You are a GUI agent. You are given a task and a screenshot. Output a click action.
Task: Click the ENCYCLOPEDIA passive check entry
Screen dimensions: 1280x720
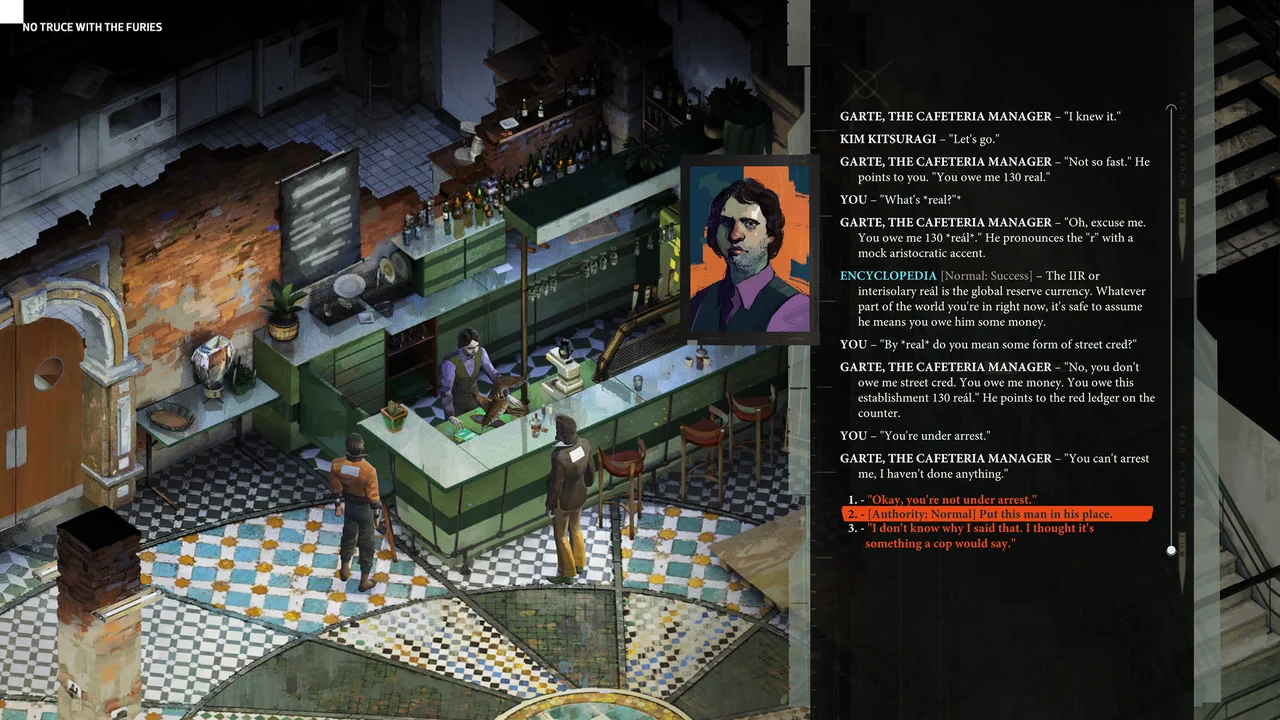888,276
